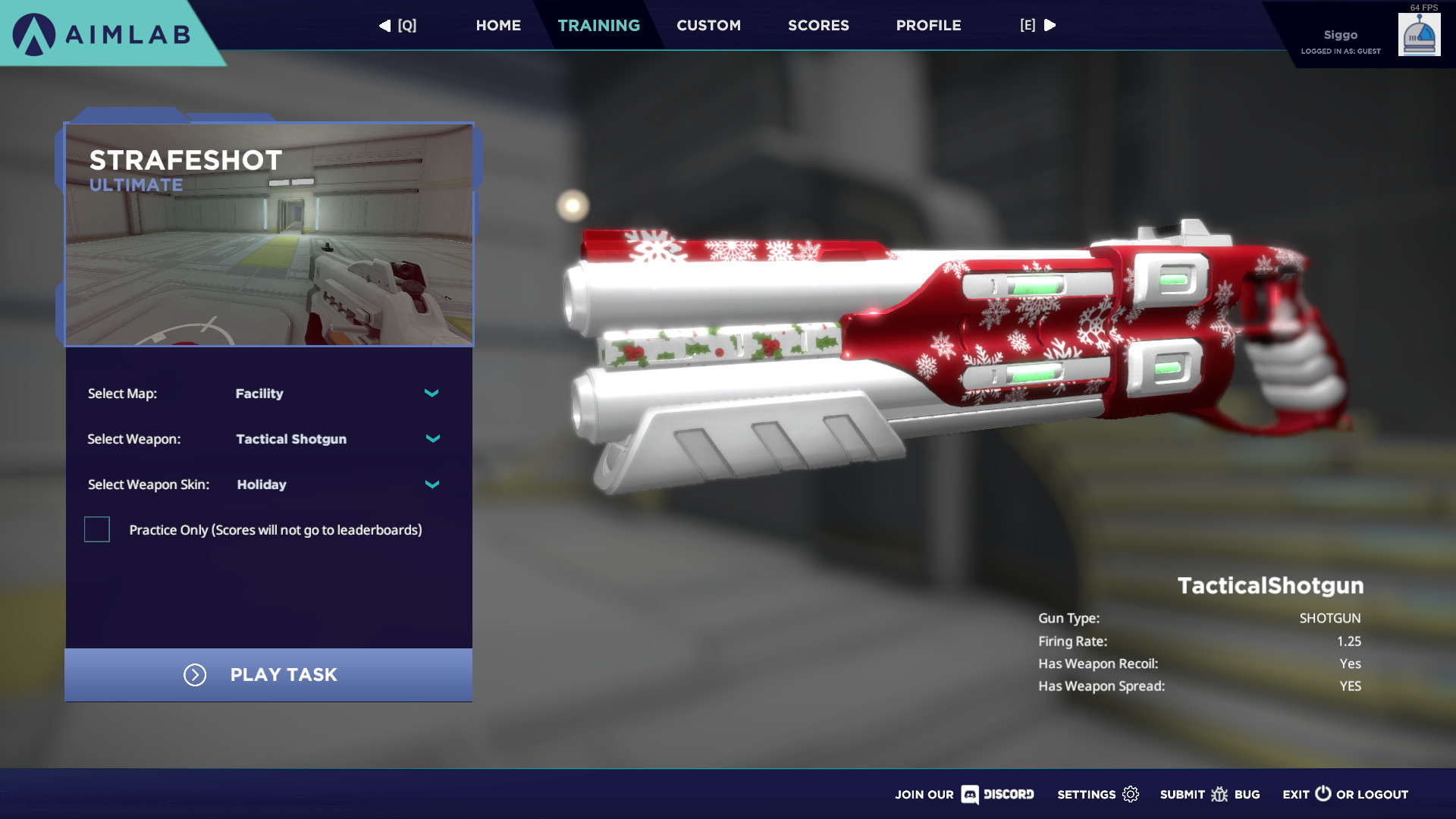Screen dimensions: 1456x819
Task: Switch to the SCORES tab
Action: pos(817,25)
